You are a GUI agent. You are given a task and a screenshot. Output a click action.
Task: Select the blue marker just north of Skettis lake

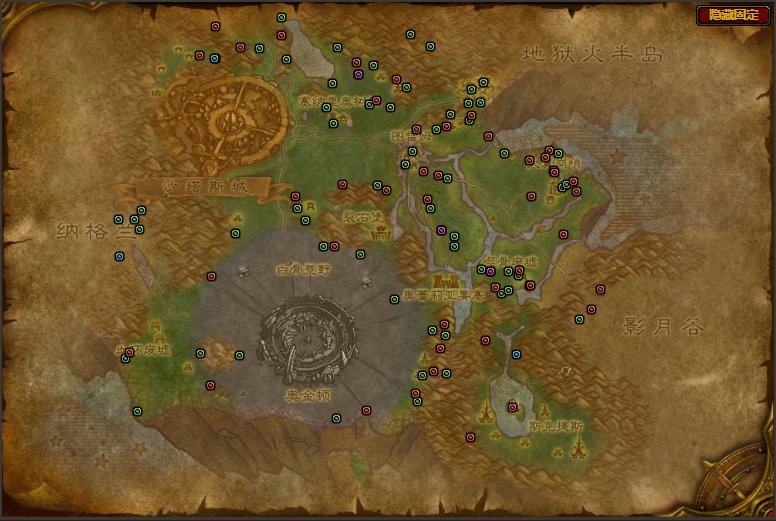pos(516,354)
